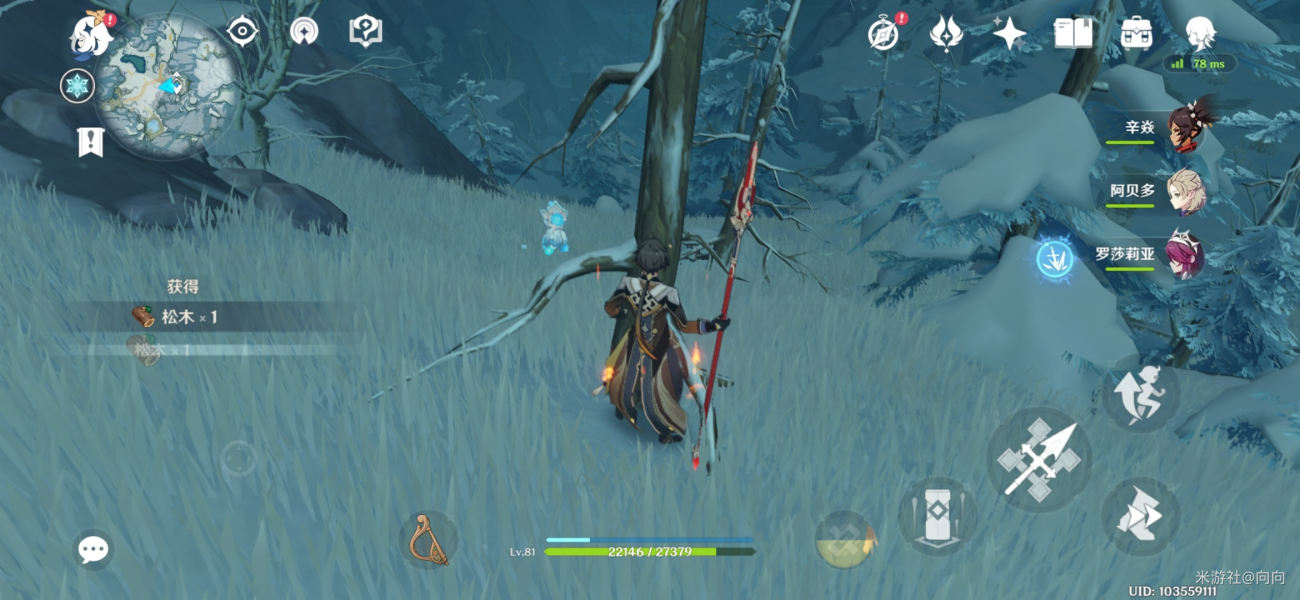The width and height of the screenshot is (1300, 600).
Task: Toggle the eye-shaped elemental sight icon
Action: tap(242, 31)
